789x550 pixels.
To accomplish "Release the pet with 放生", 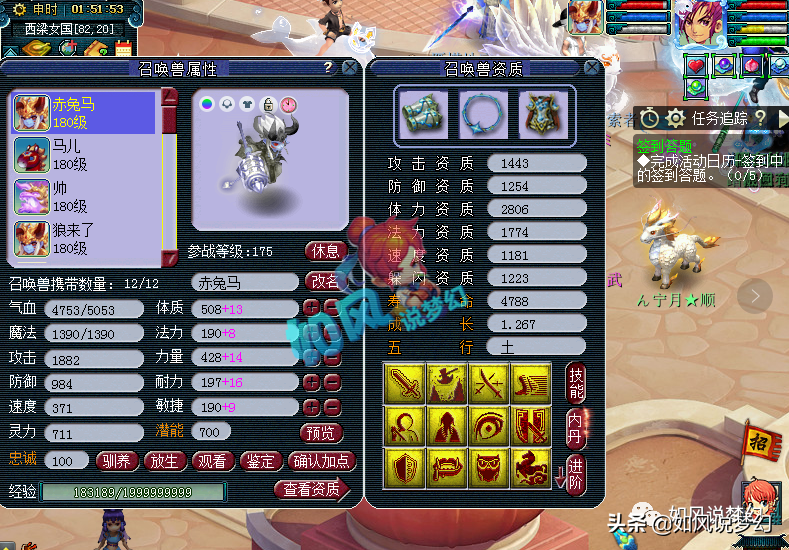I will (x=165, y=461).
